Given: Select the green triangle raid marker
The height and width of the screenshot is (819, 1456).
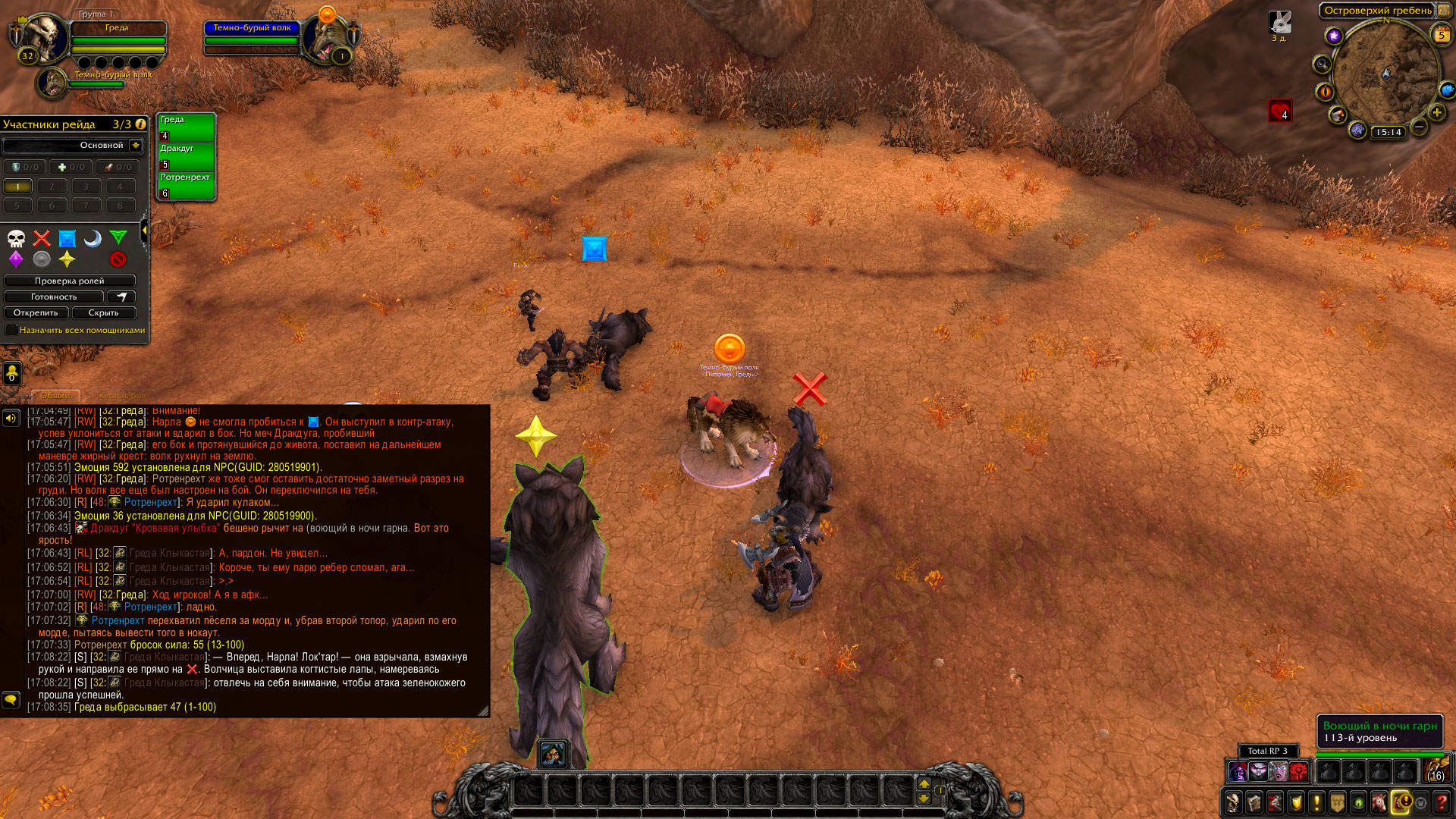Looking at the screenshot, I should (x=118, y=238).
